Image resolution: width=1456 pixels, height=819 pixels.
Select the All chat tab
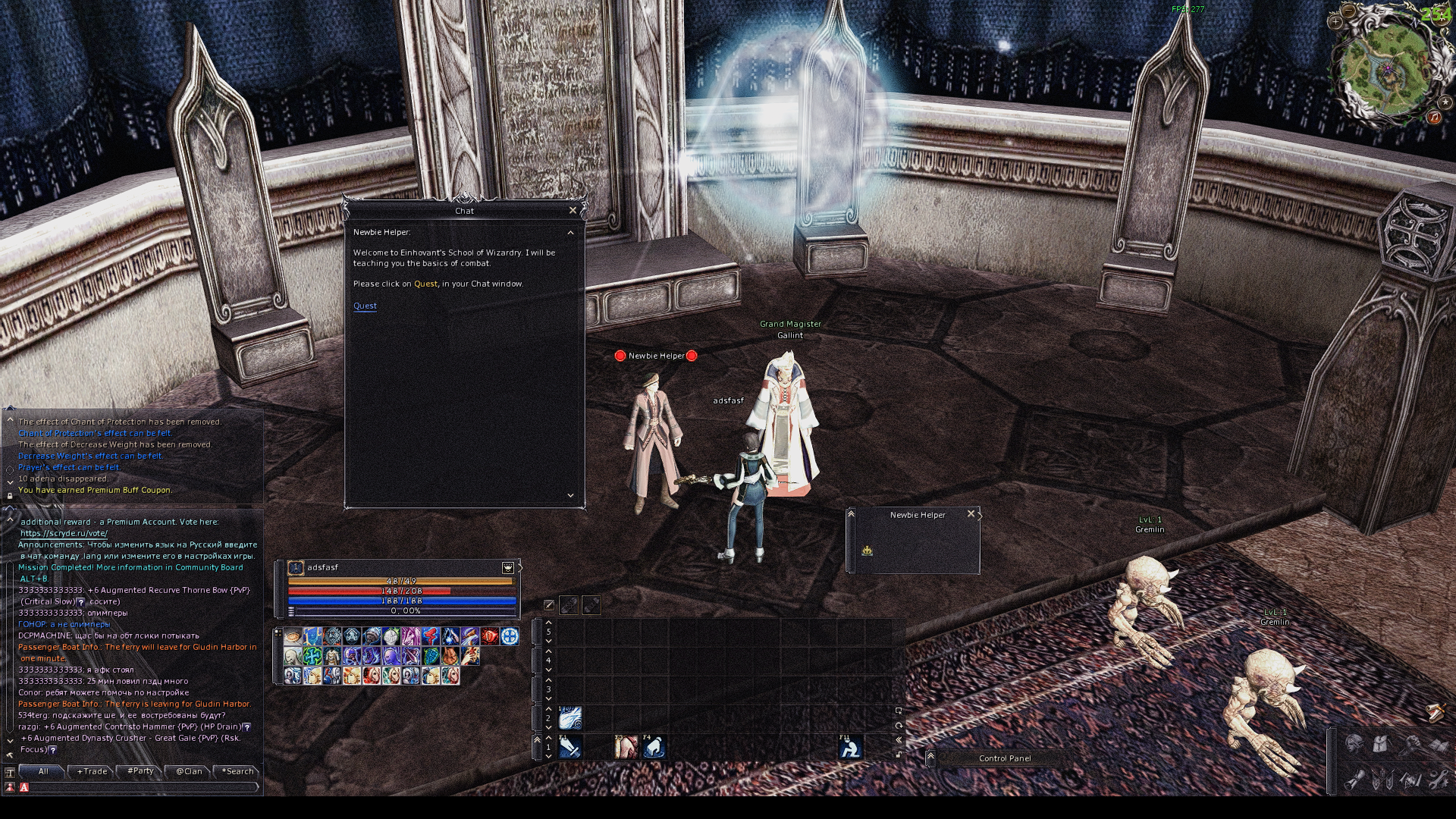pyautogui.click(x=43, y=771)
